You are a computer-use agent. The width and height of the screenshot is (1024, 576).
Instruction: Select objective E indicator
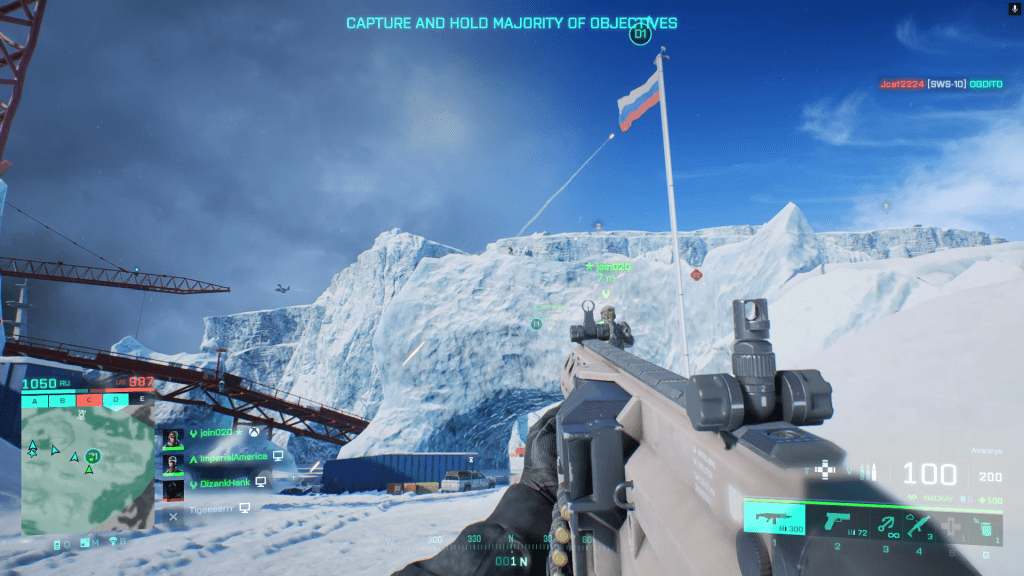click(142, 401)
